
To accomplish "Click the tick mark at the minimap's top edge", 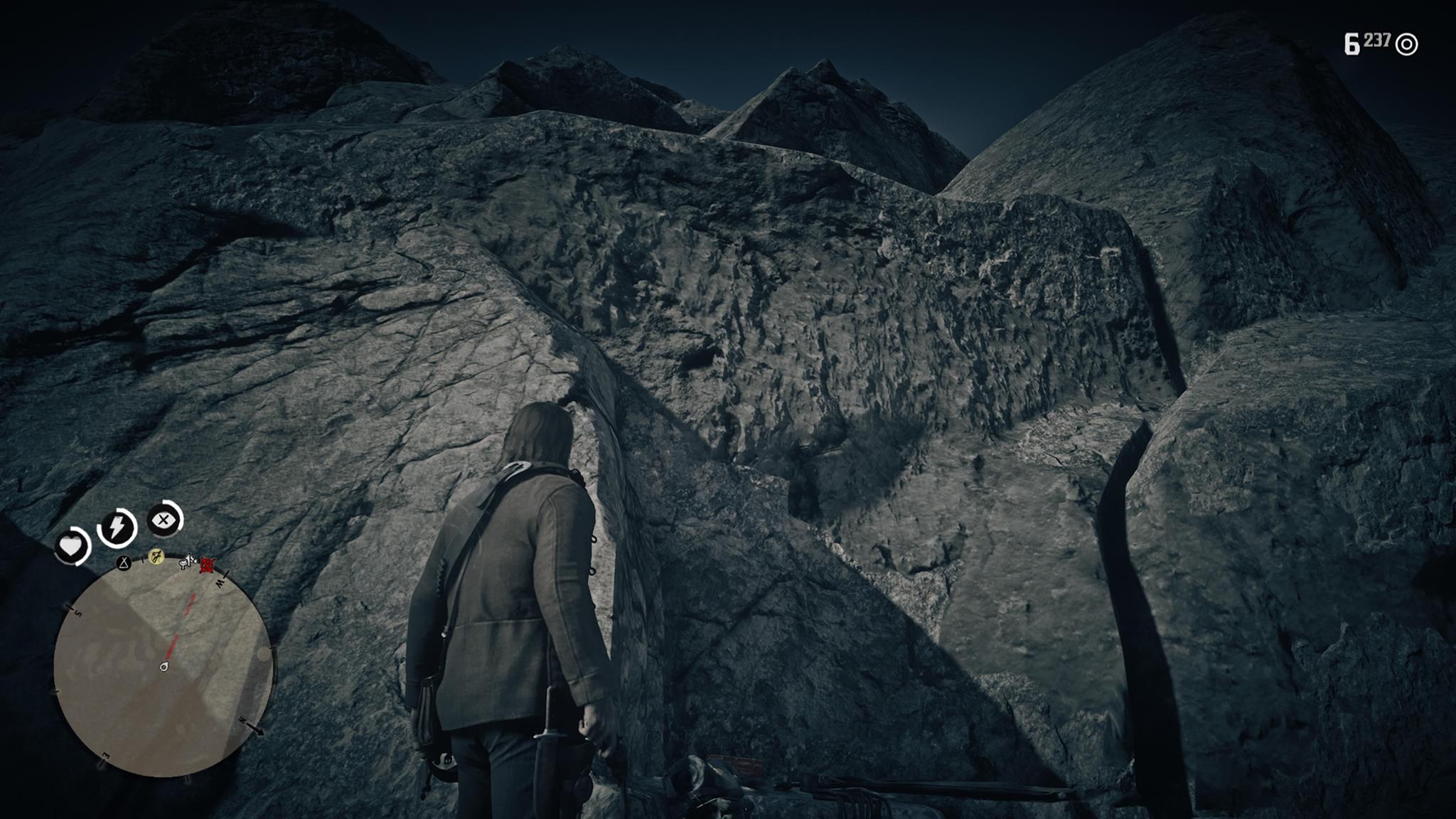I will [142, 560].
